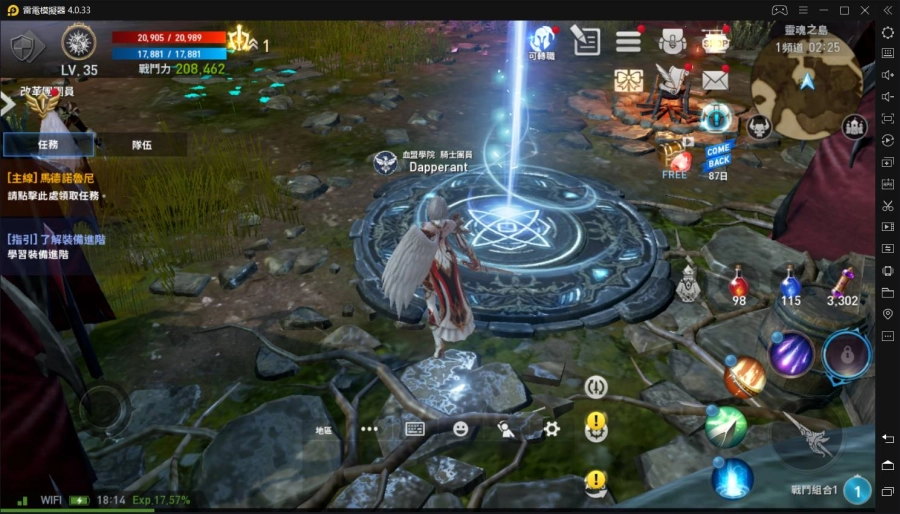The width and height of the screenshot is (900, 514).
Task: Open the three-line main menu
Action: coord(628,41)
